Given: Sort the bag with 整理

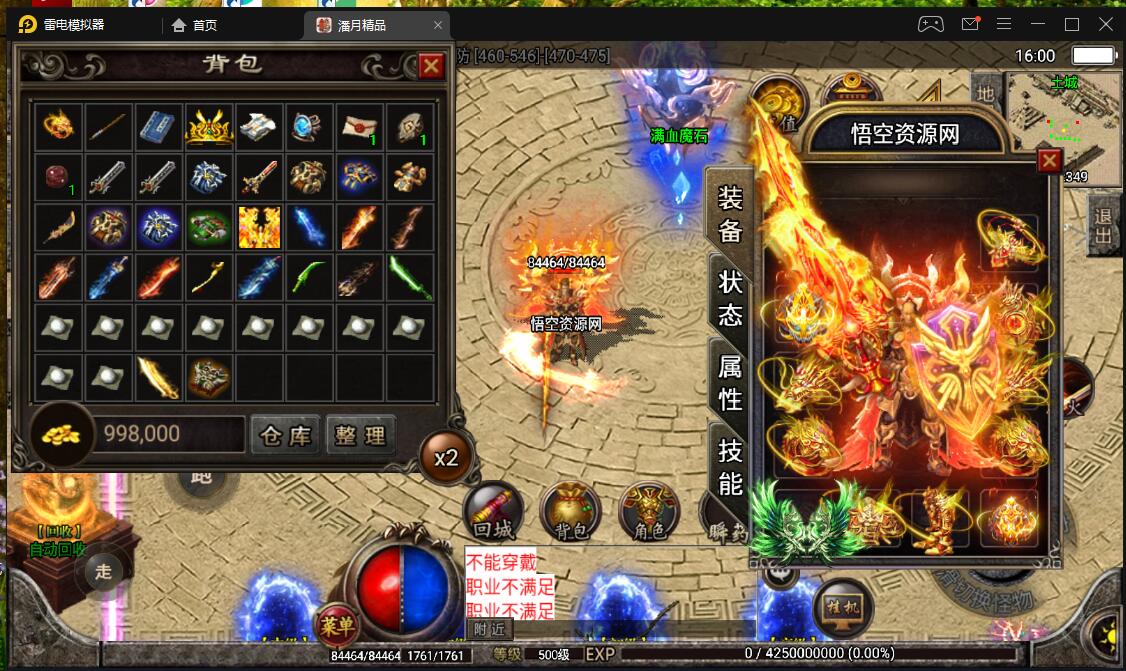Looking at the screenshot, I should pyautogui.click(x=360, y=435).
